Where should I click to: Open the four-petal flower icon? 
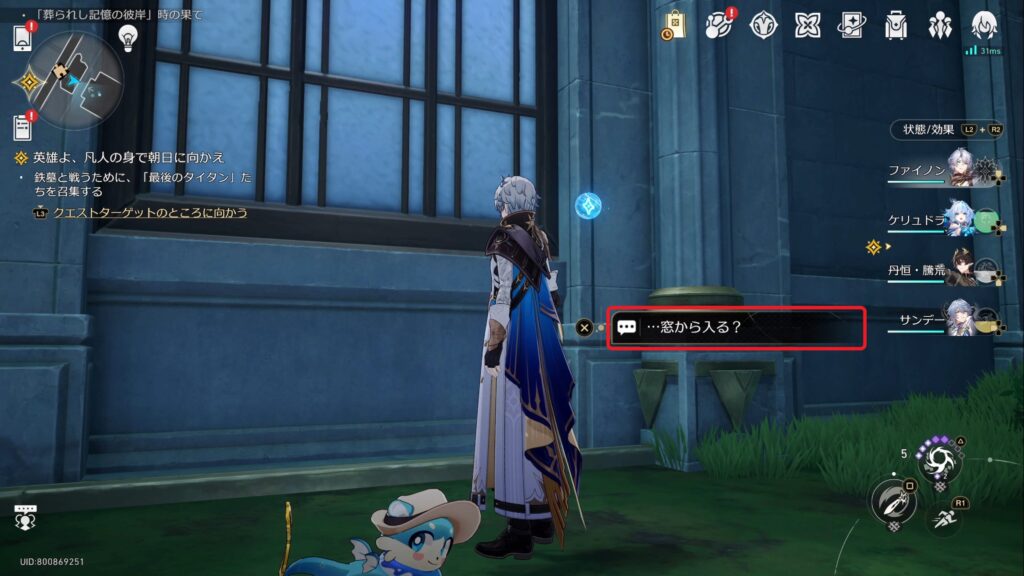808,26
